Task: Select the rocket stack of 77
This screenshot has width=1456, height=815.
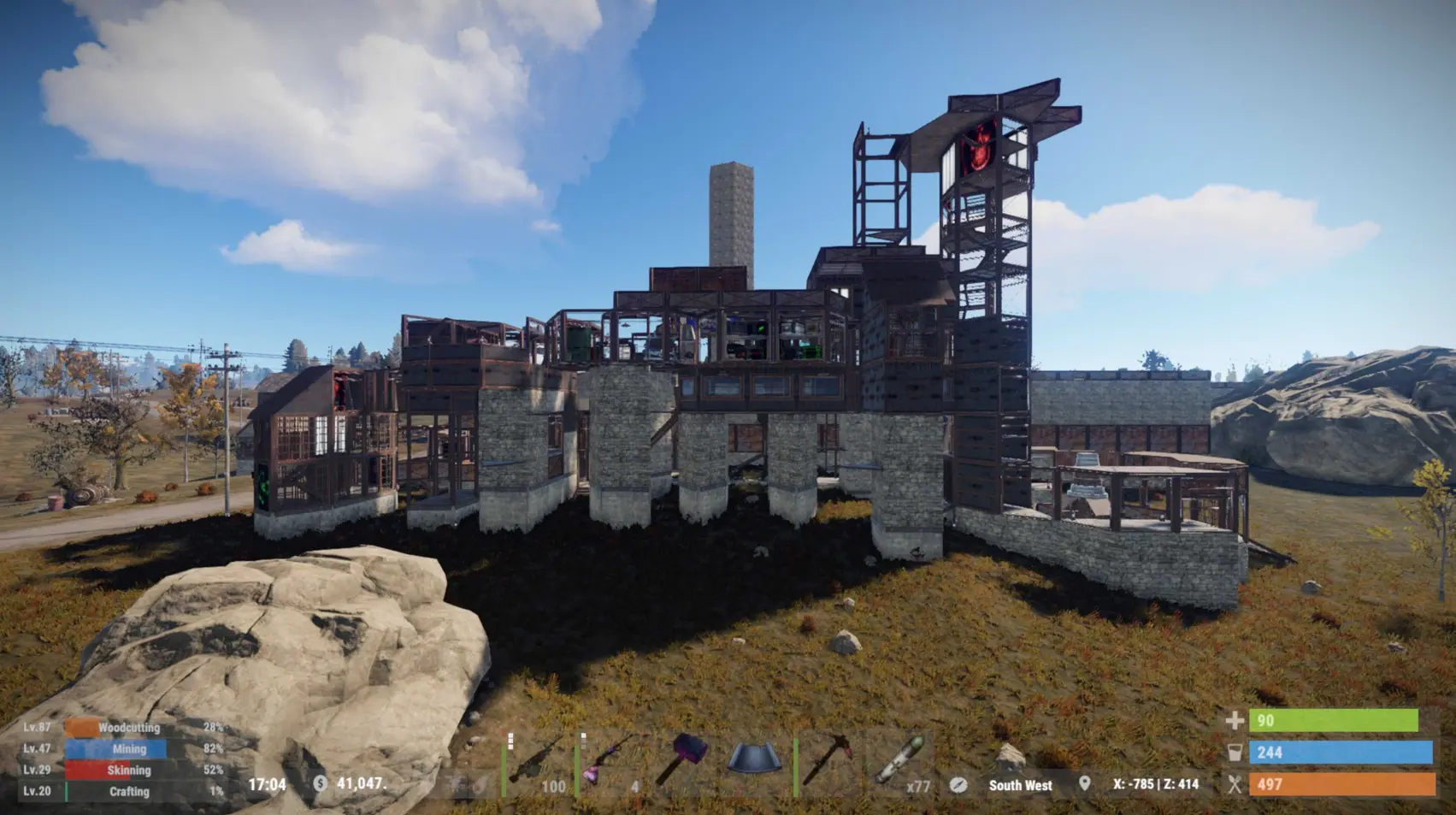Action: [899, 759]
